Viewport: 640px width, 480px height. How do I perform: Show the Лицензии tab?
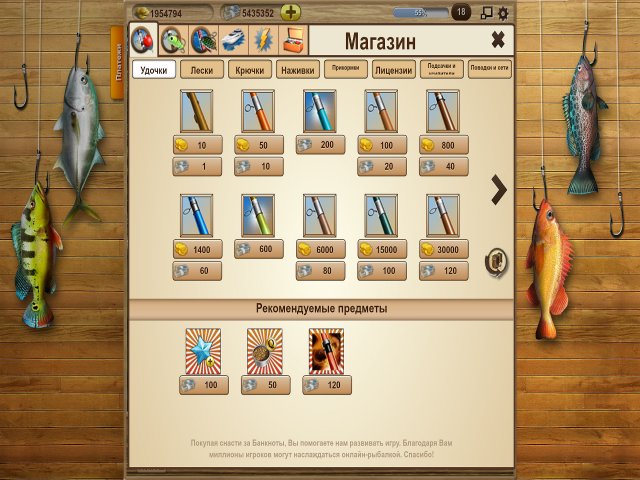[394, 70]
